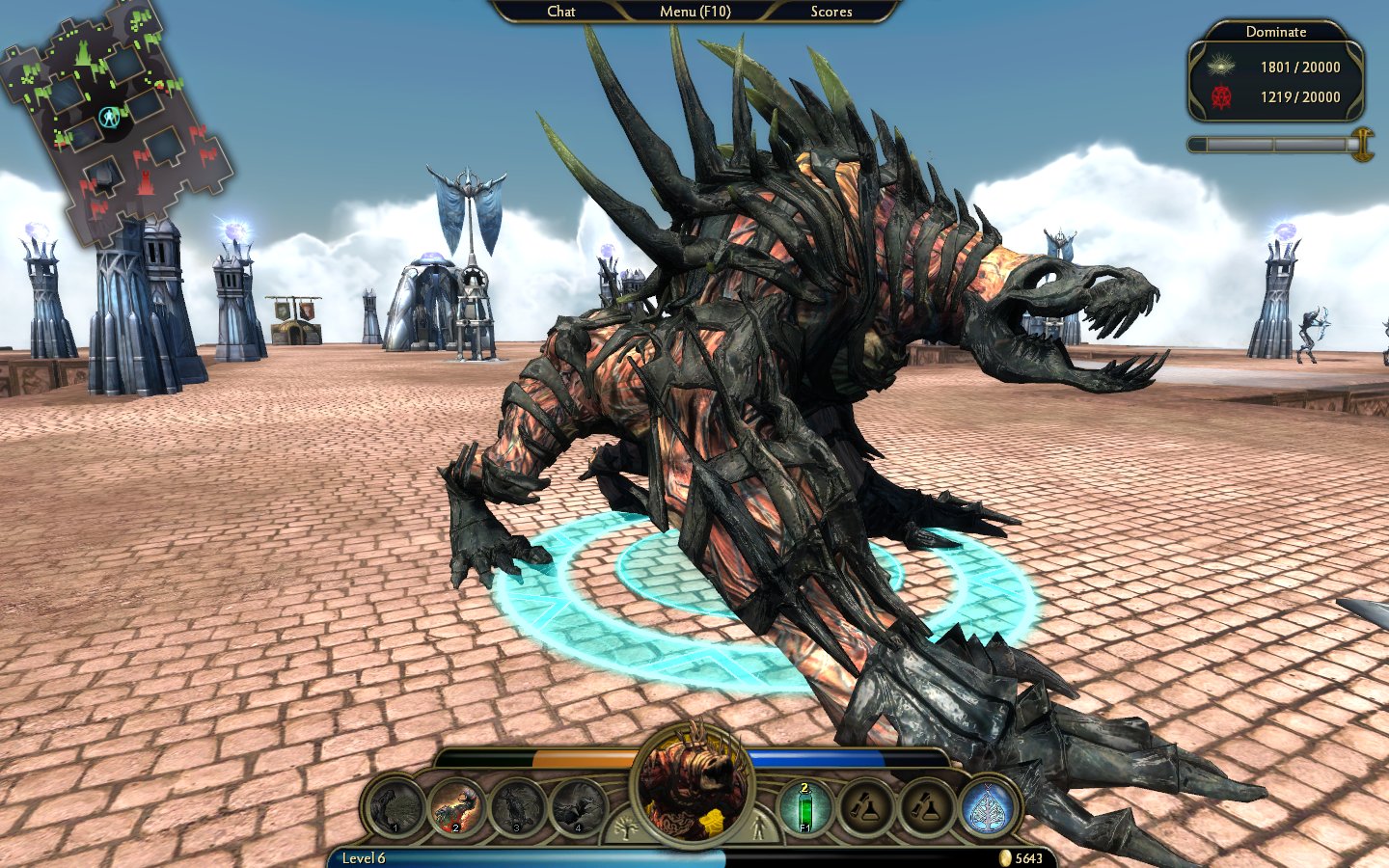Cast the dark beast ability in slot 4
The height and width of the screenshot is (868, 1389).
click(579, 807)
